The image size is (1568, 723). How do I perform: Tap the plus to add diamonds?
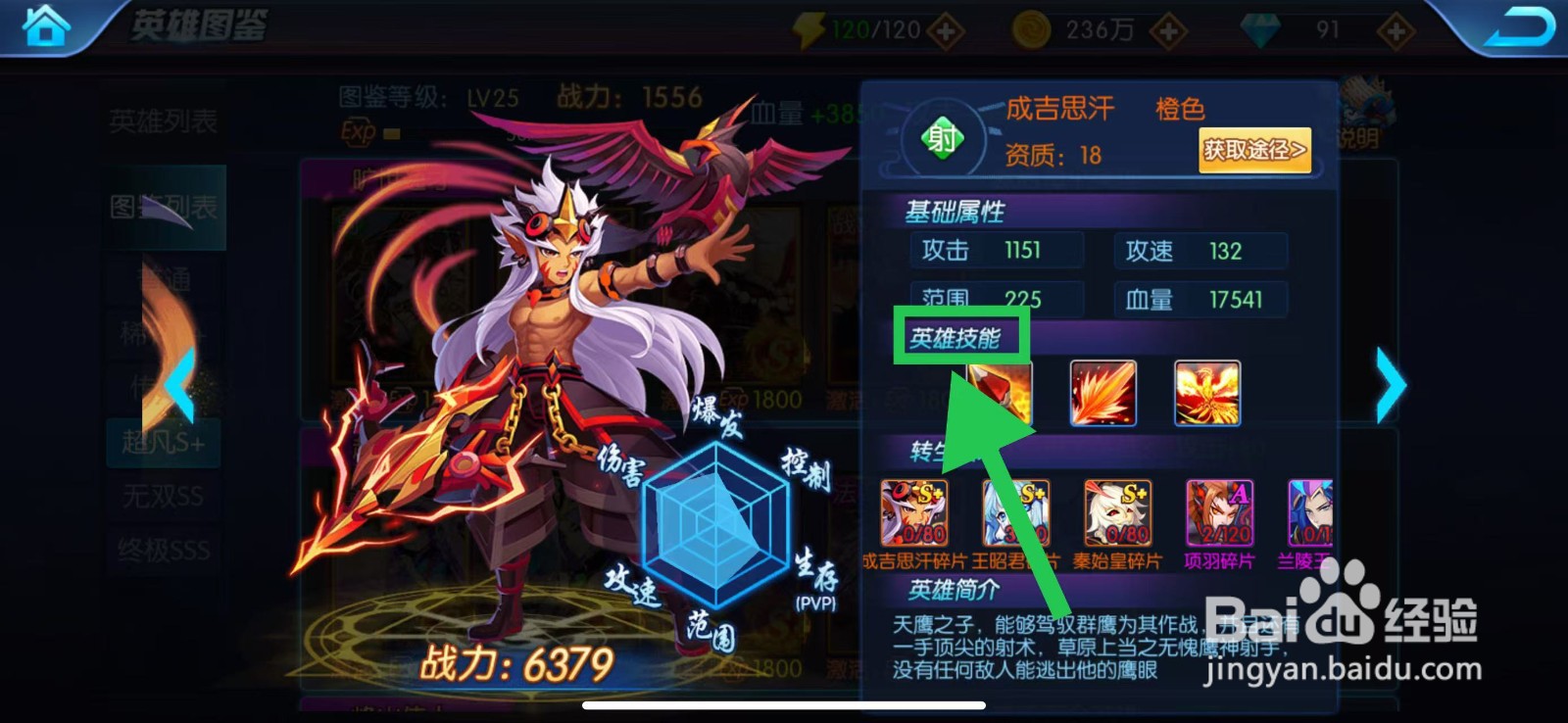pos(1395,29)
